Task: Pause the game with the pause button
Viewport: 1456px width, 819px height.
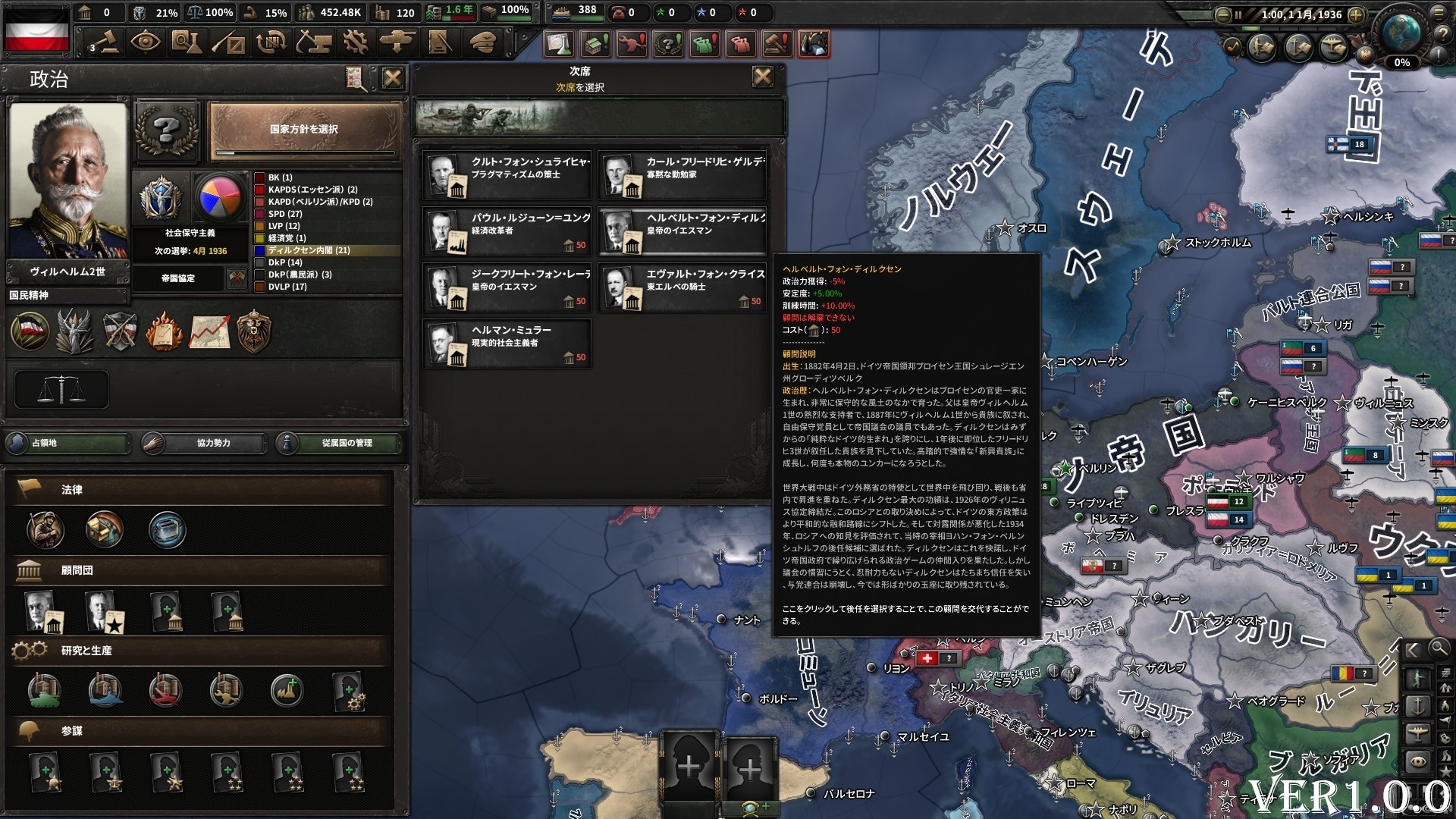Action: coord(1238,14)
